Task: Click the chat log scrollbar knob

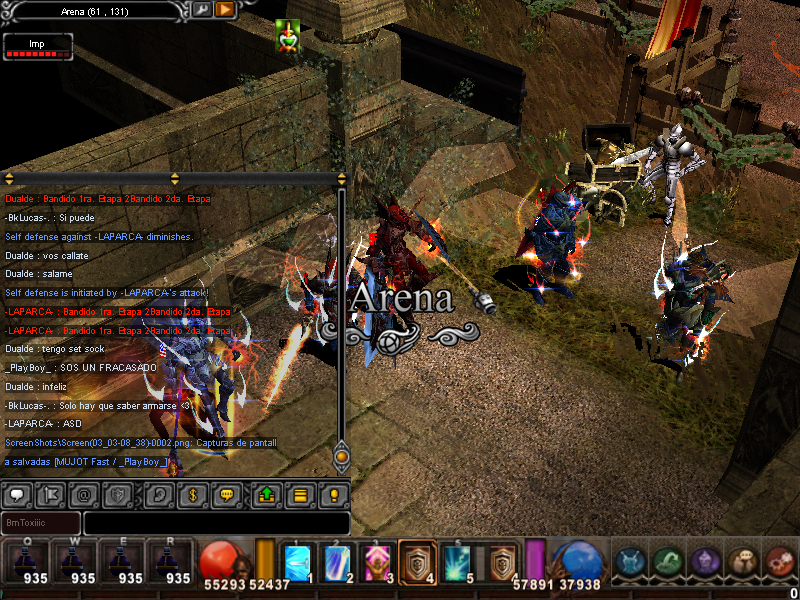Action: 341,458
